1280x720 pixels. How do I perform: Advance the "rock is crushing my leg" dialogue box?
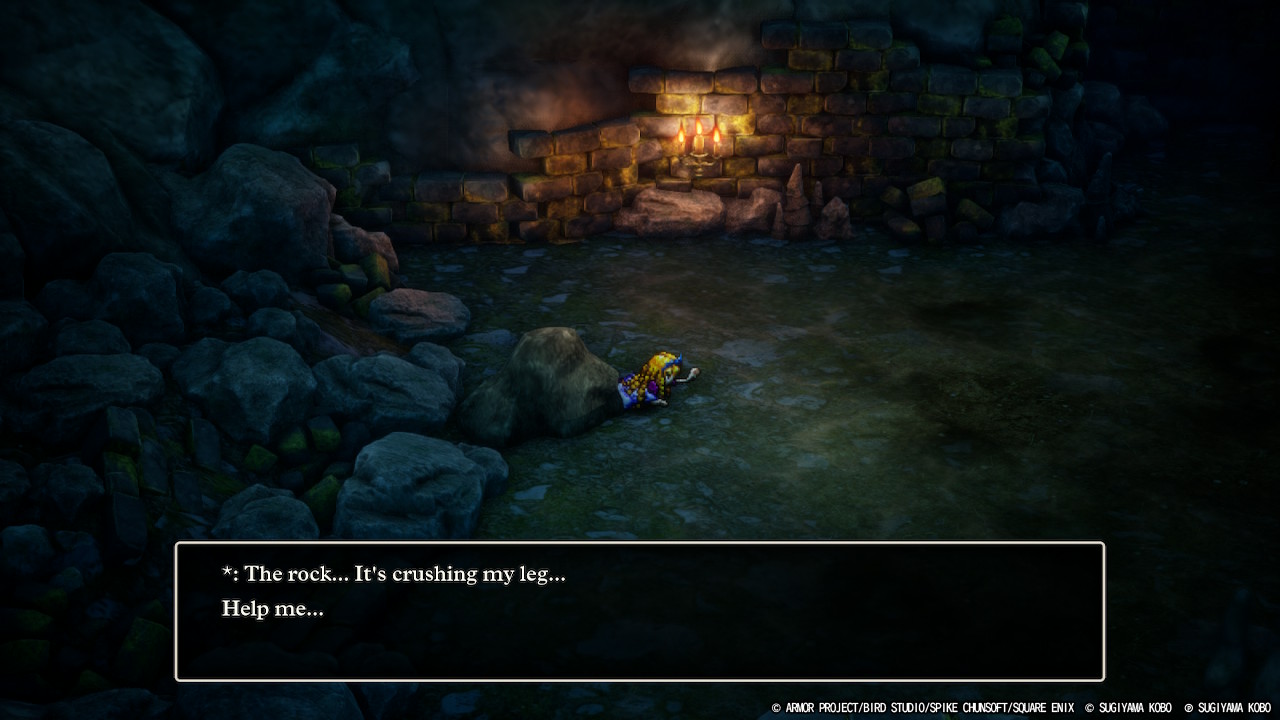point(640,611)
